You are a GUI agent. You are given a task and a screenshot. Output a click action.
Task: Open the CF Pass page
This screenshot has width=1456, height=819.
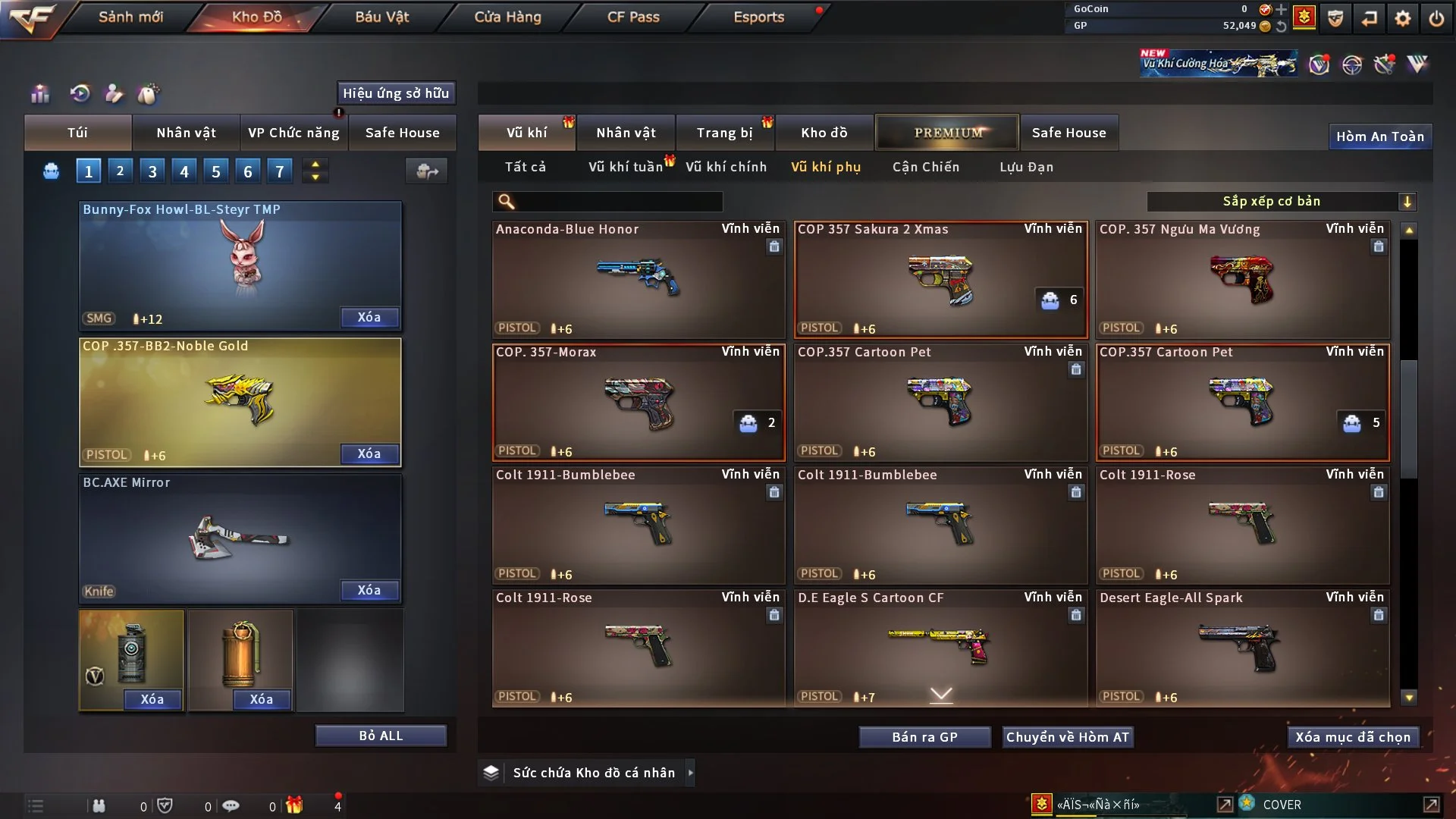coord(633,17)
